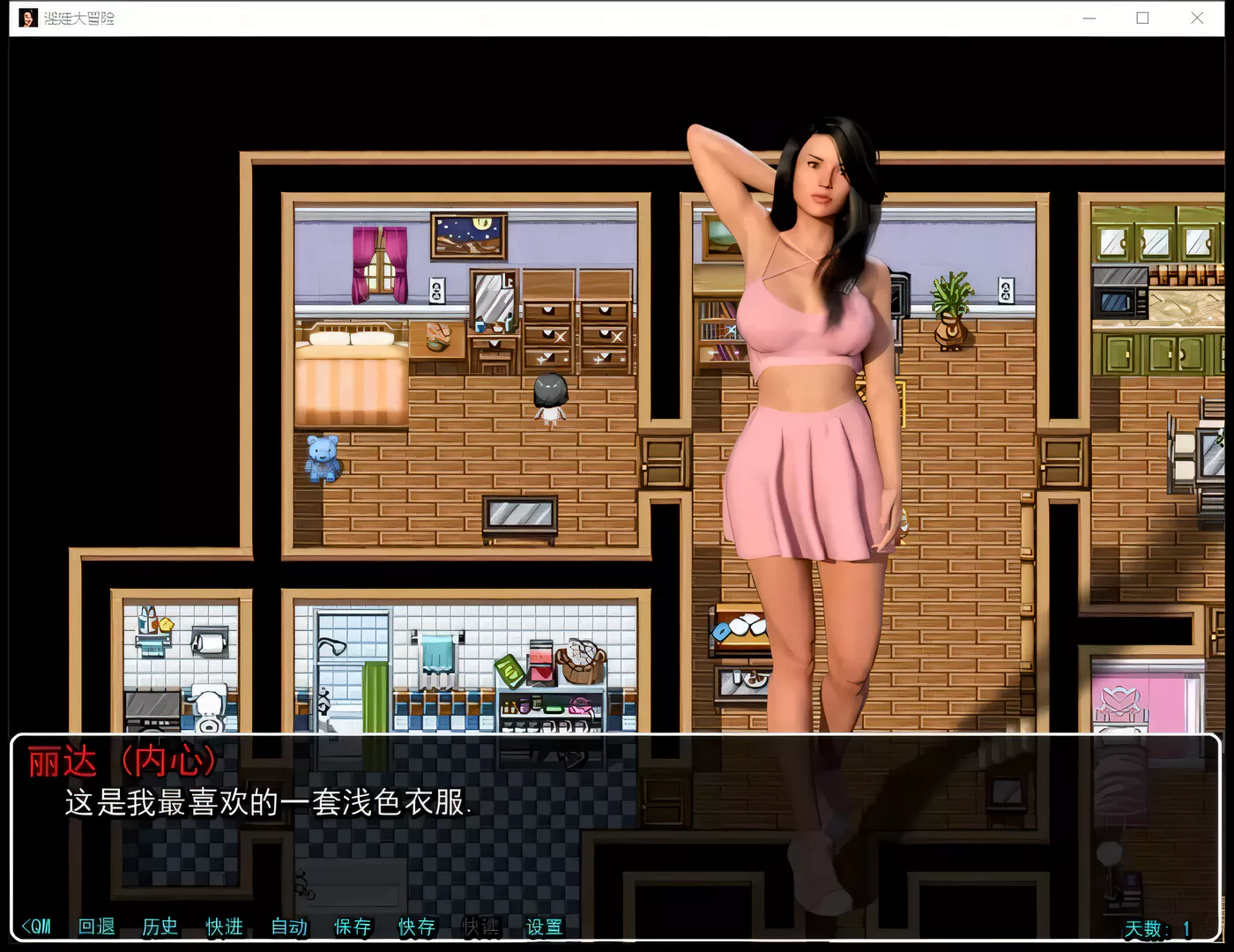Viewport: 1234px width, 952px height.
Task: Open the 历史 dialogue history log
Action: 160,926
